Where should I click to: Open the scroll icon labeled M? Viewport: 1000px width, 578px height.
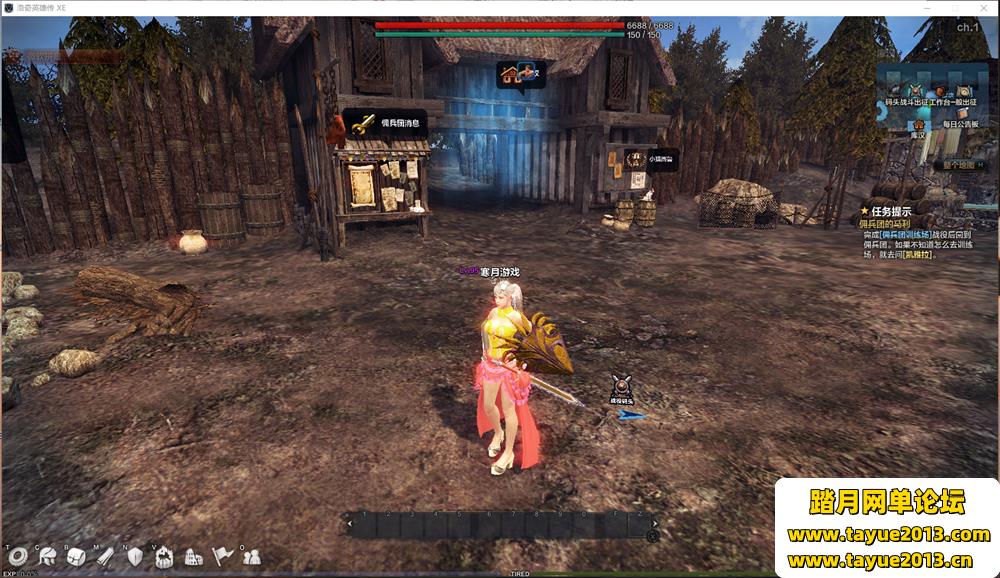[105, 557]
